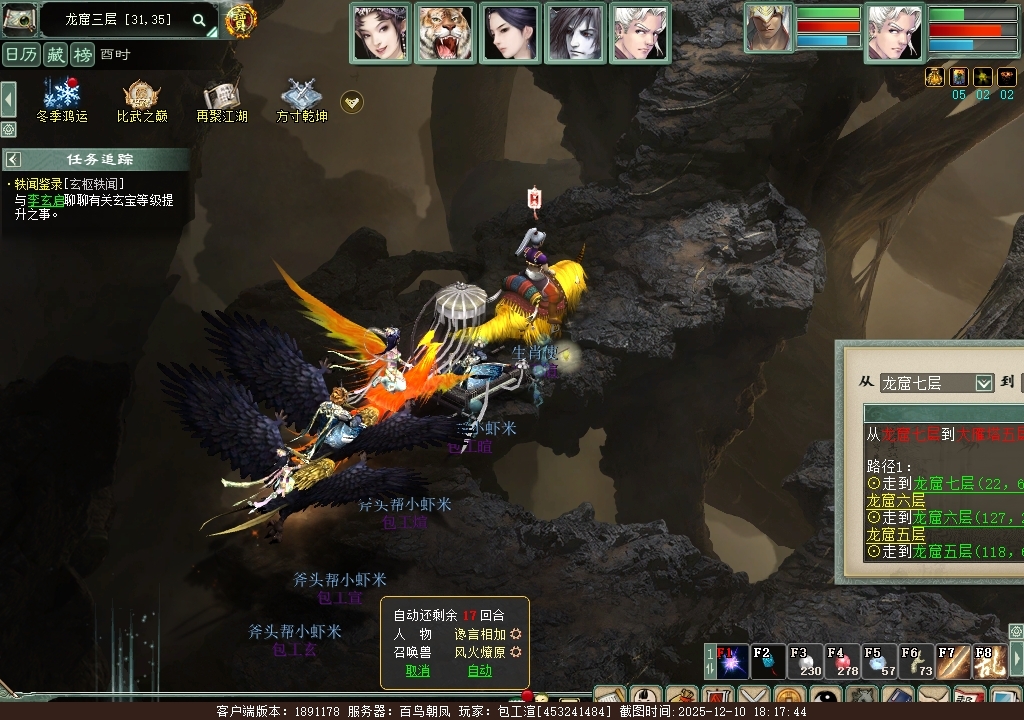Open the 龙窟七层 start location dropdown

tap(983, 383)
